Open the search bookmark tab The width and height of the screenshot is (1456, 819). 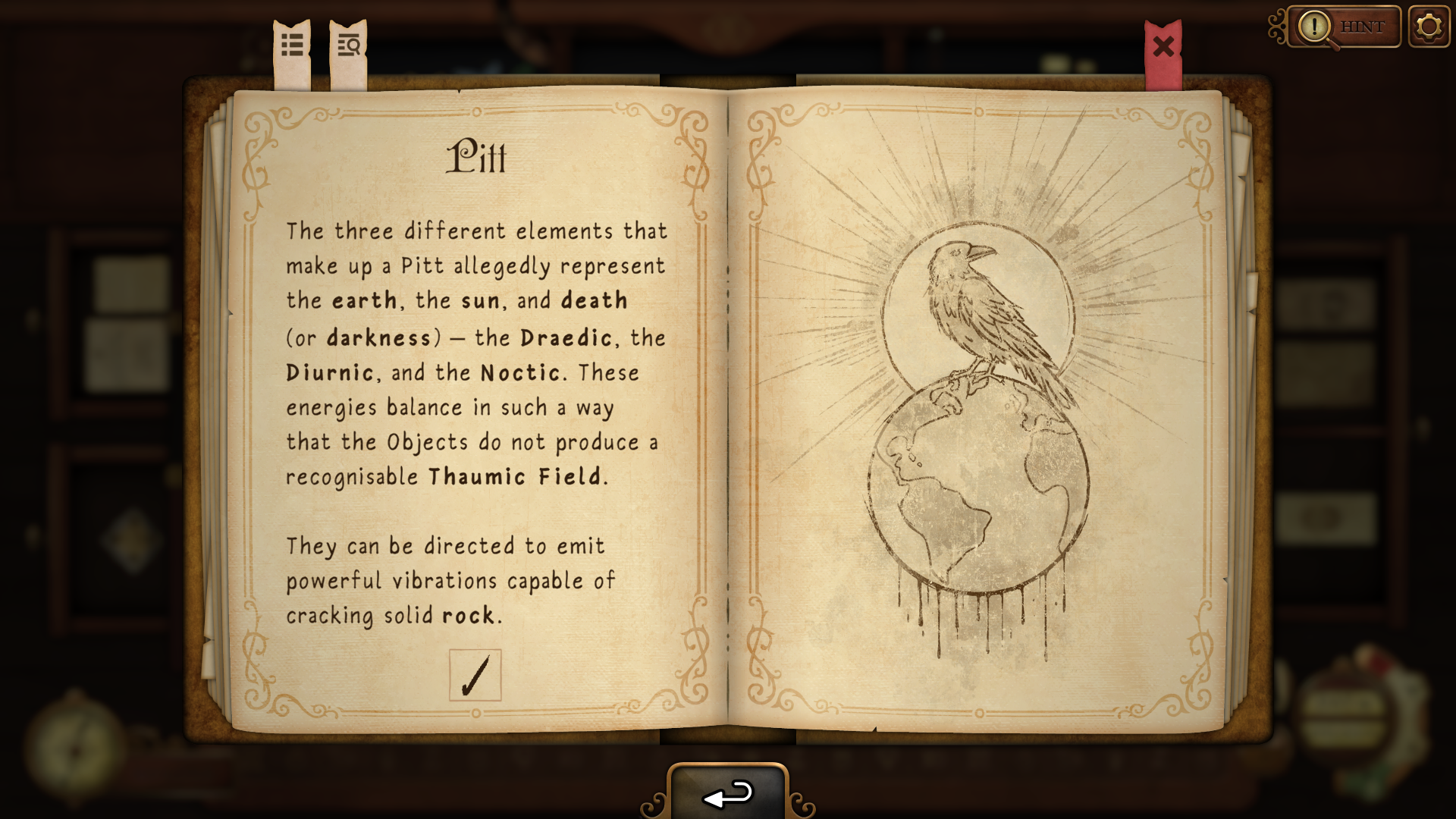pyautogui.click(x=347, y=45)
